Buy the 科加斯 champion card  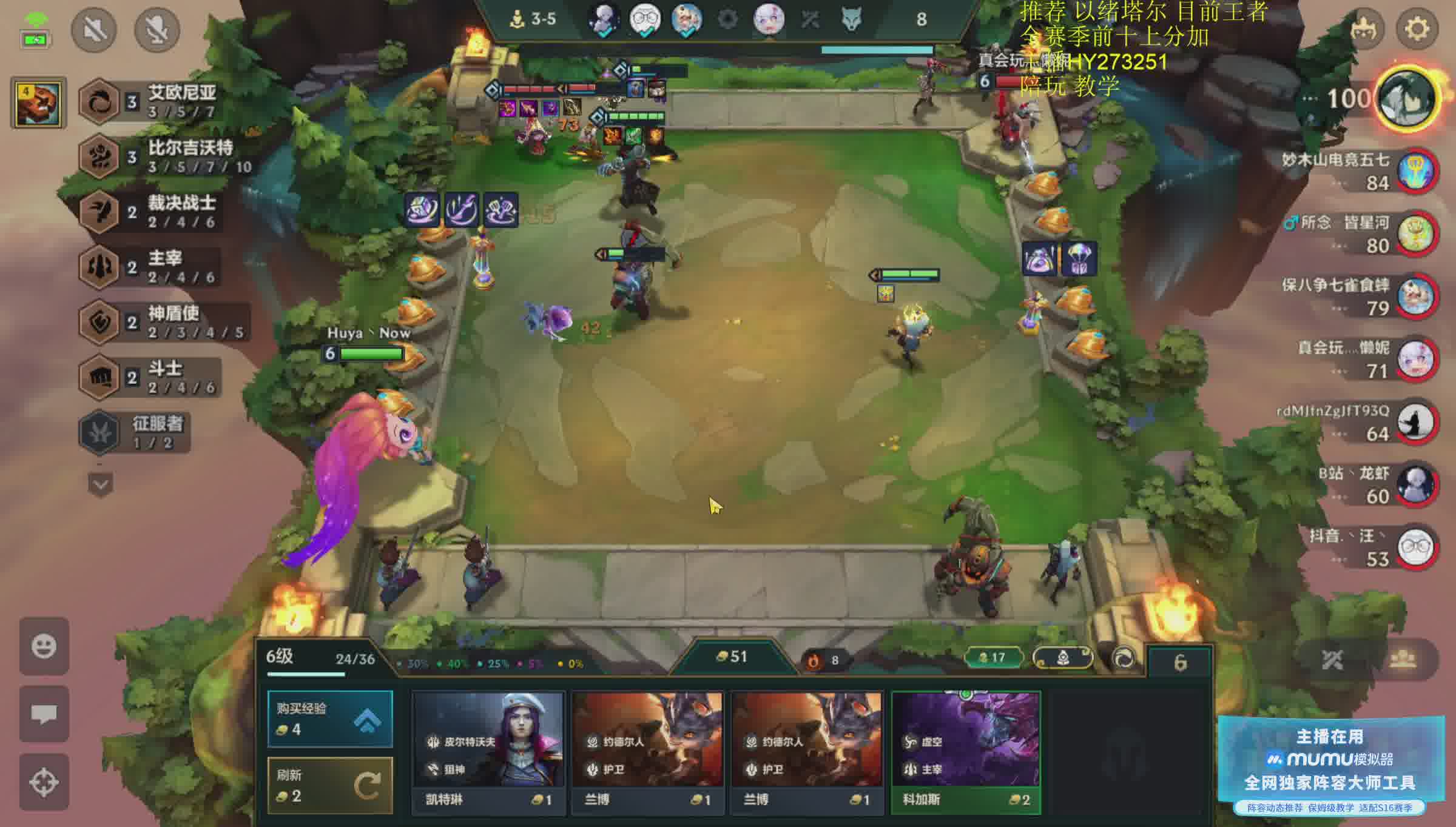pos(966,751)
